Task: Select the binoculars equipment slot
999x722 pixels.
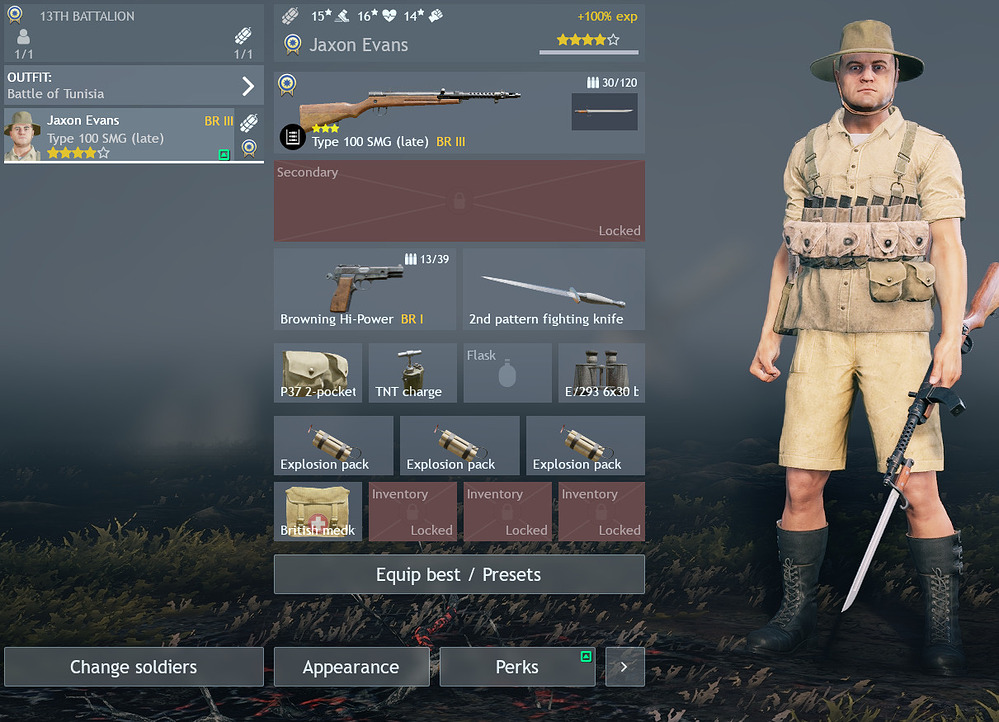Action: [601, 373]
